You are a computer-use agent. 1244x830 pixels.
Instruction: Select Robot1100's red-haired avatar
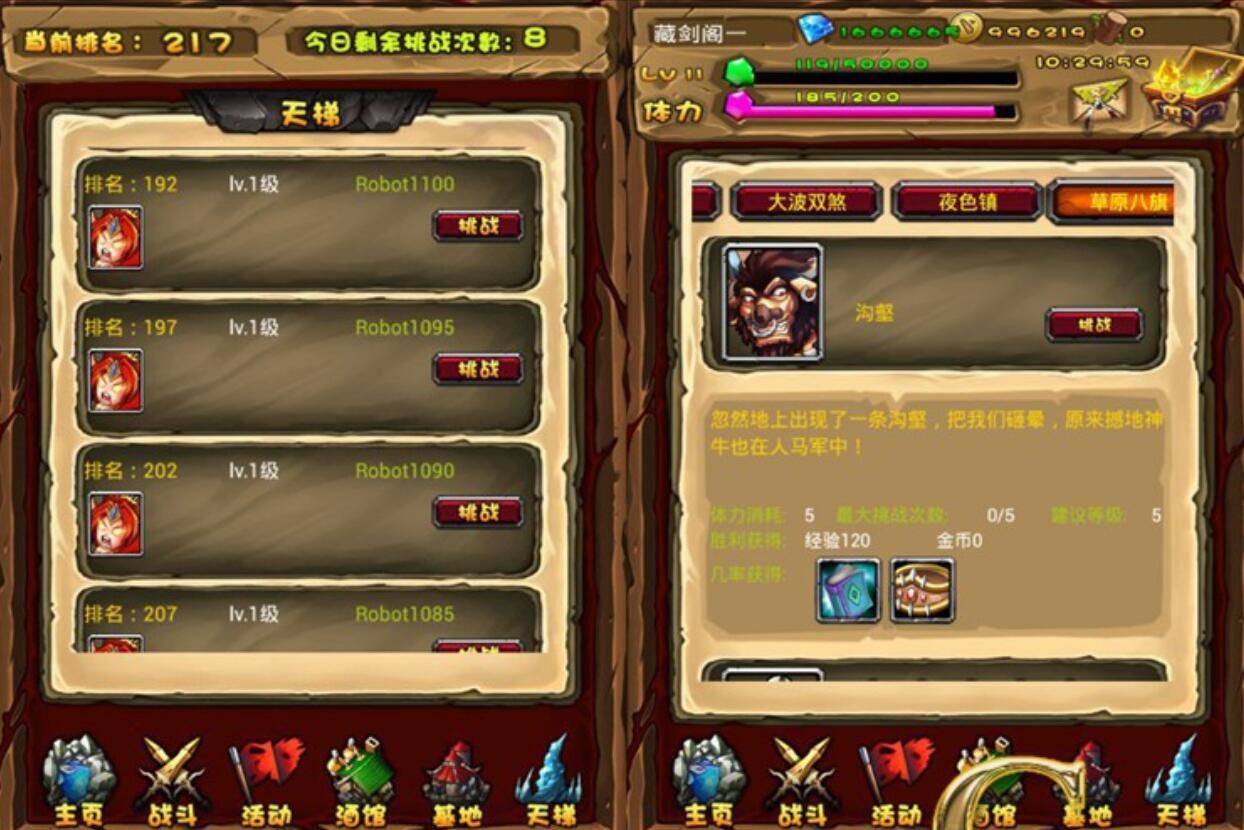[115, 237]
